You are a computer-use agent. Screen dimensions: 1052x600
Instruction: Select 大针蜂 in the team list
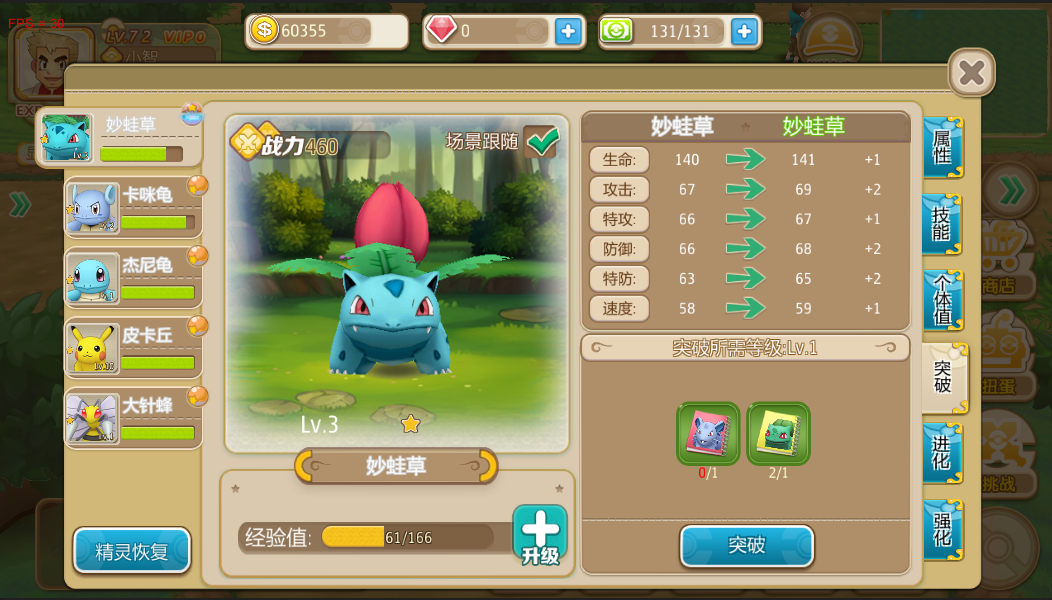pos(134,418)
